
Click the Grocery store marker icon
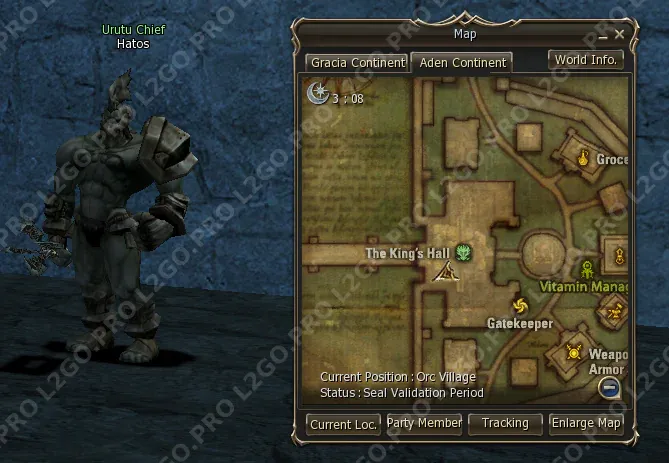[x=583, y=156]
